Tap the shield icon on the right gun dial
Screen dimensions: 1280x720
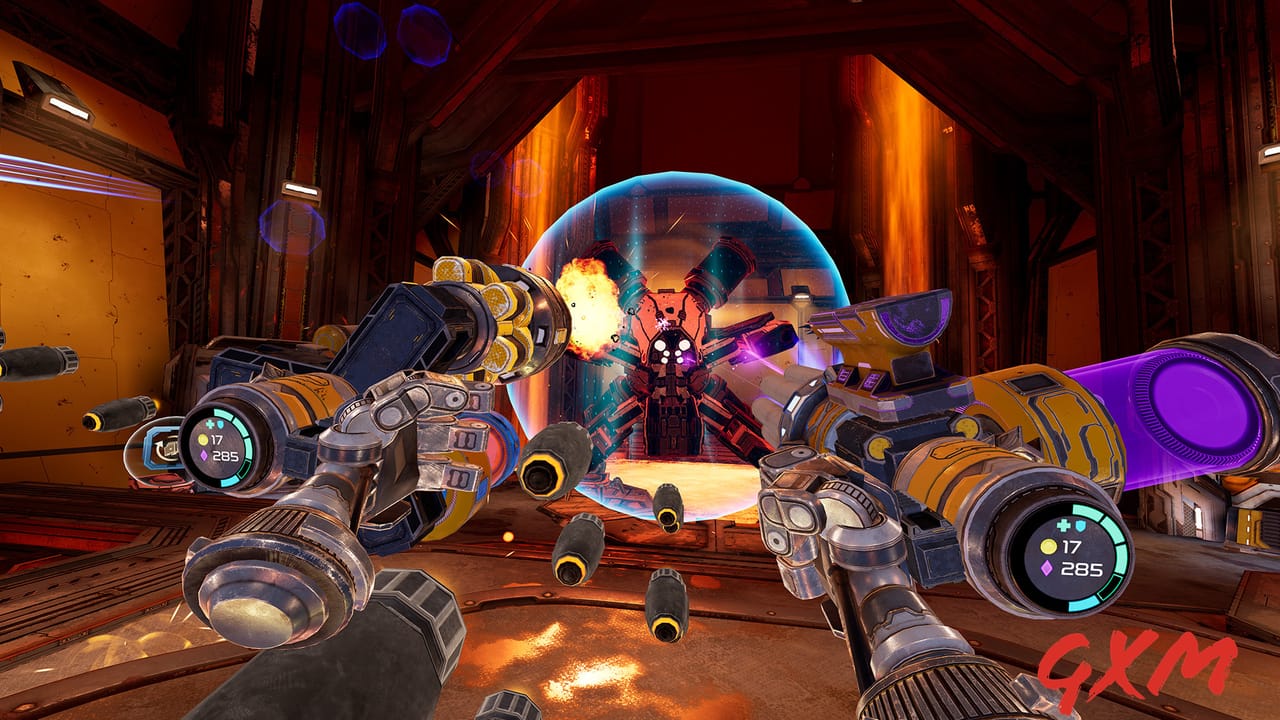1079,526
